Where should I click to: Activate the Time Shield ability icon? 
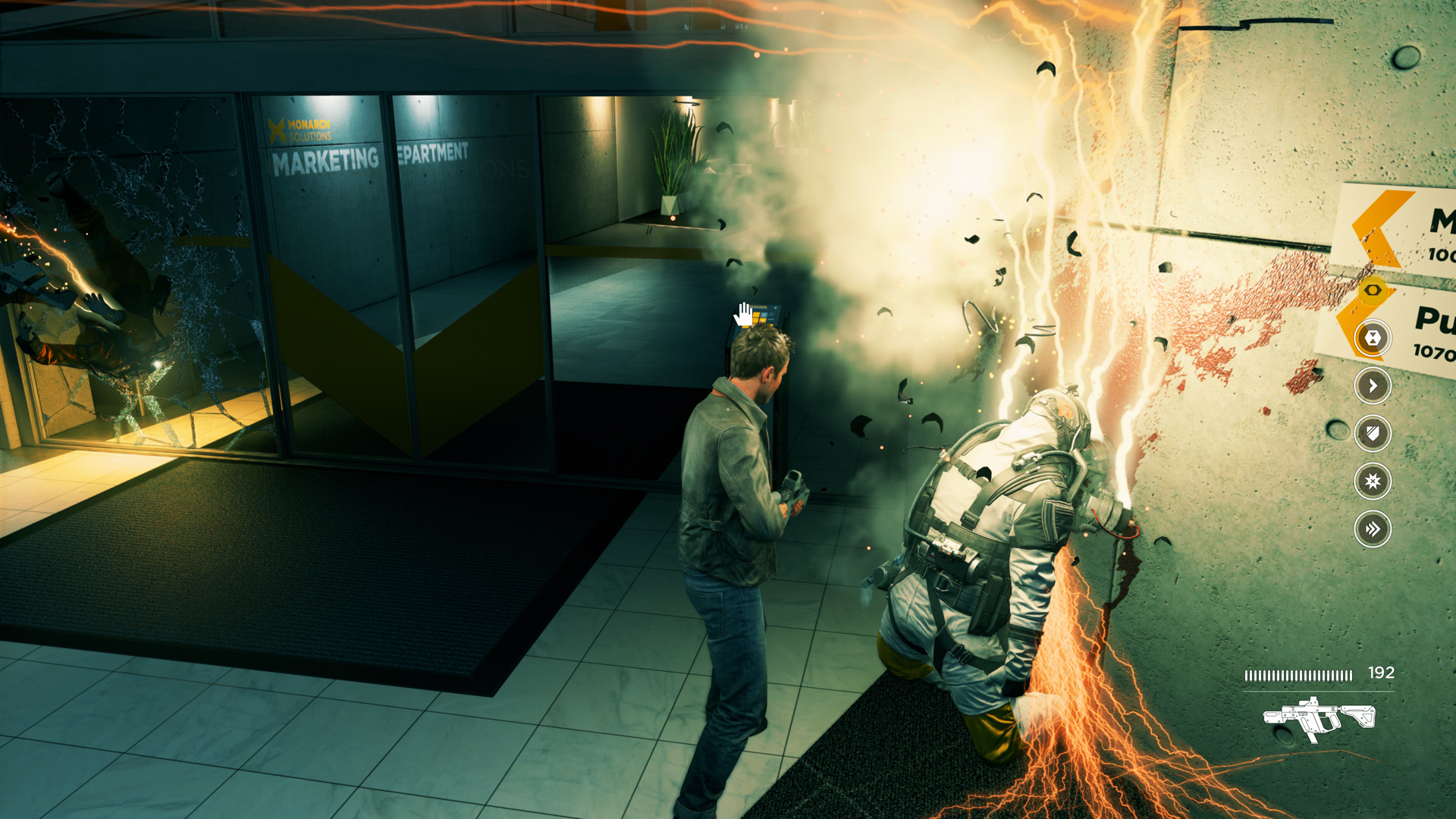1373,434
